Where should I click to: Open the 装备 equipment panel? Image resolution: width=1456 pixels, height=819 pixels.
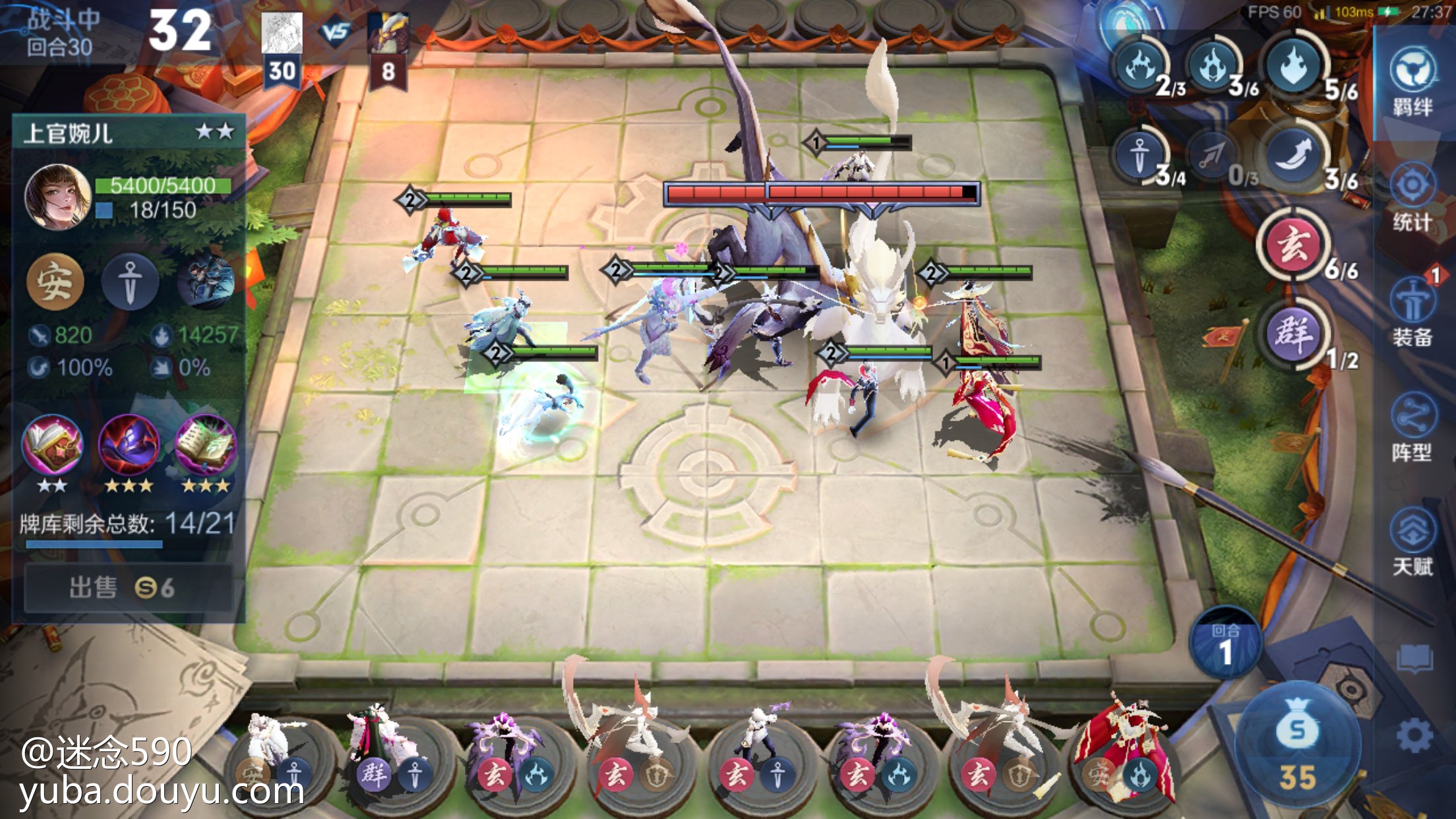(x=1412, y=313)
